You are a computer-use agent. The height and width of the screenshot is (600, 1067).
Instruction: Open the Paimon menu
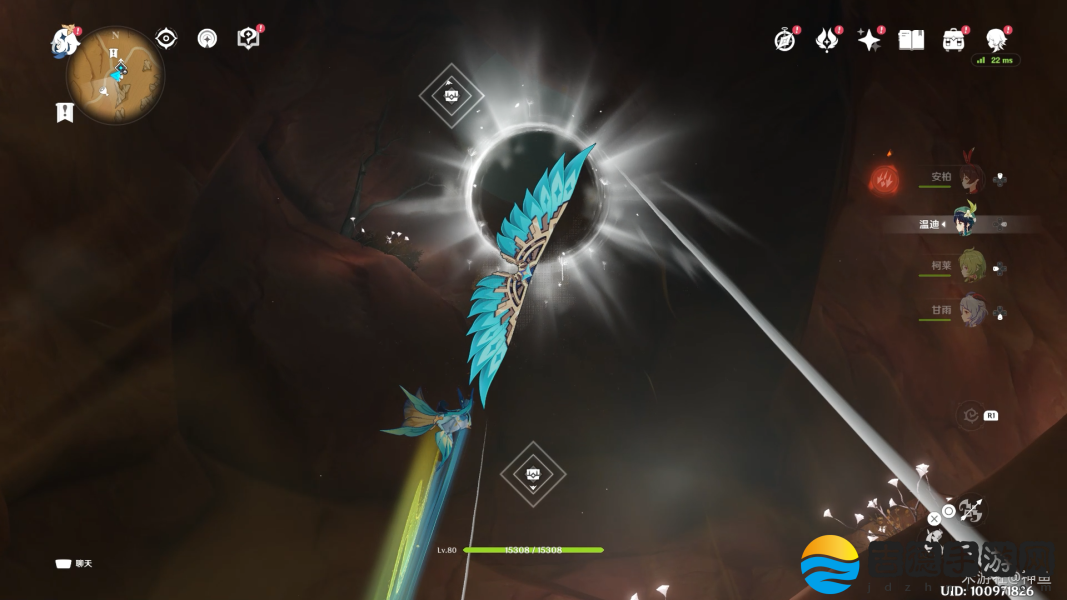point(65,42)
